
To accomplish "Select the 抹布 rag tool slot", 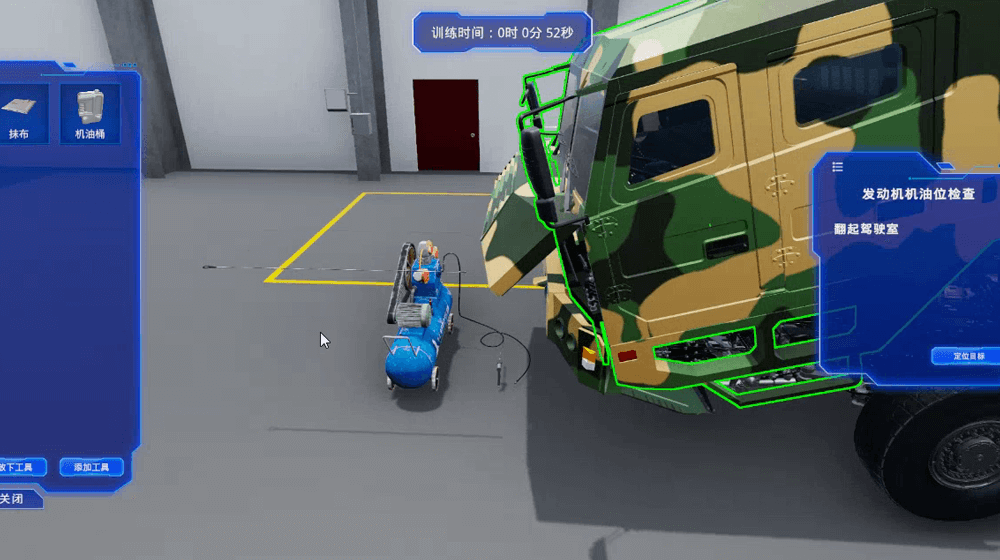I will (x=20, y=112).
